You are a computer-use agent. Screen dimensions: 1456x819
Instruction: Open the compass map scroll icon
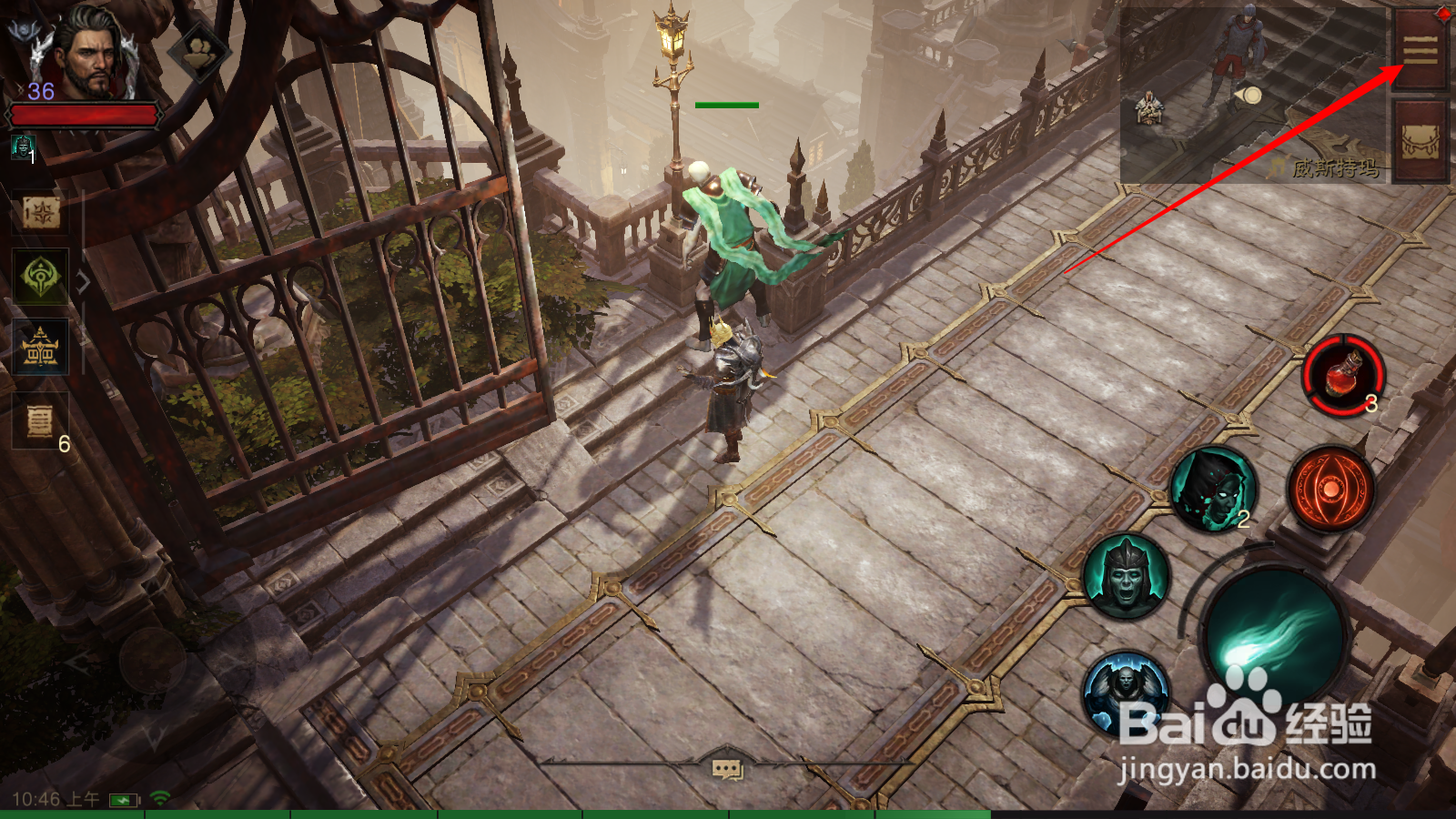41,214
